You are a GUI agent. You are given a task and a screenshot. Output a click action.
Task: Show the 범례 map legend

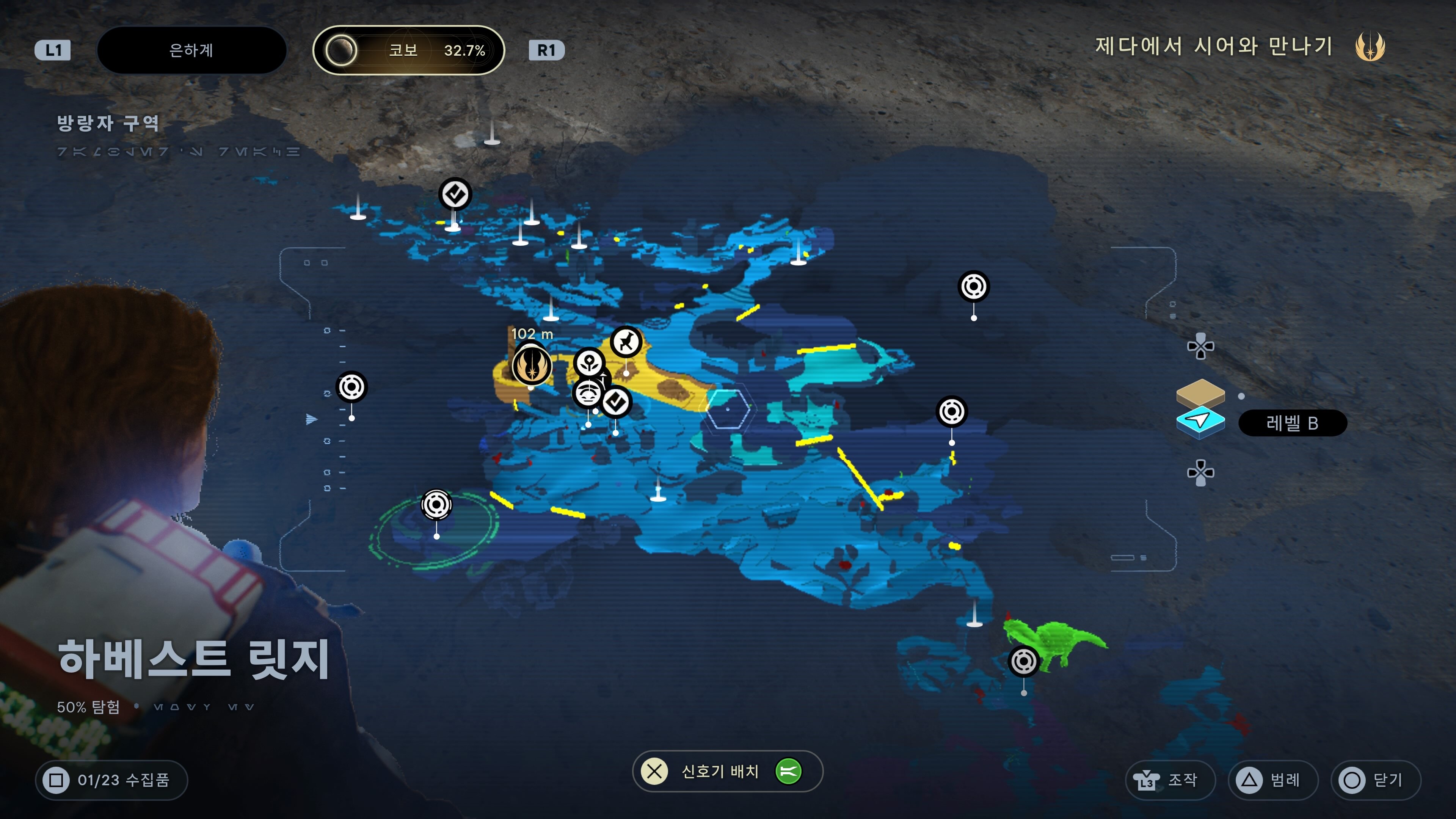pyautogui.click(x=1273, y=780)
